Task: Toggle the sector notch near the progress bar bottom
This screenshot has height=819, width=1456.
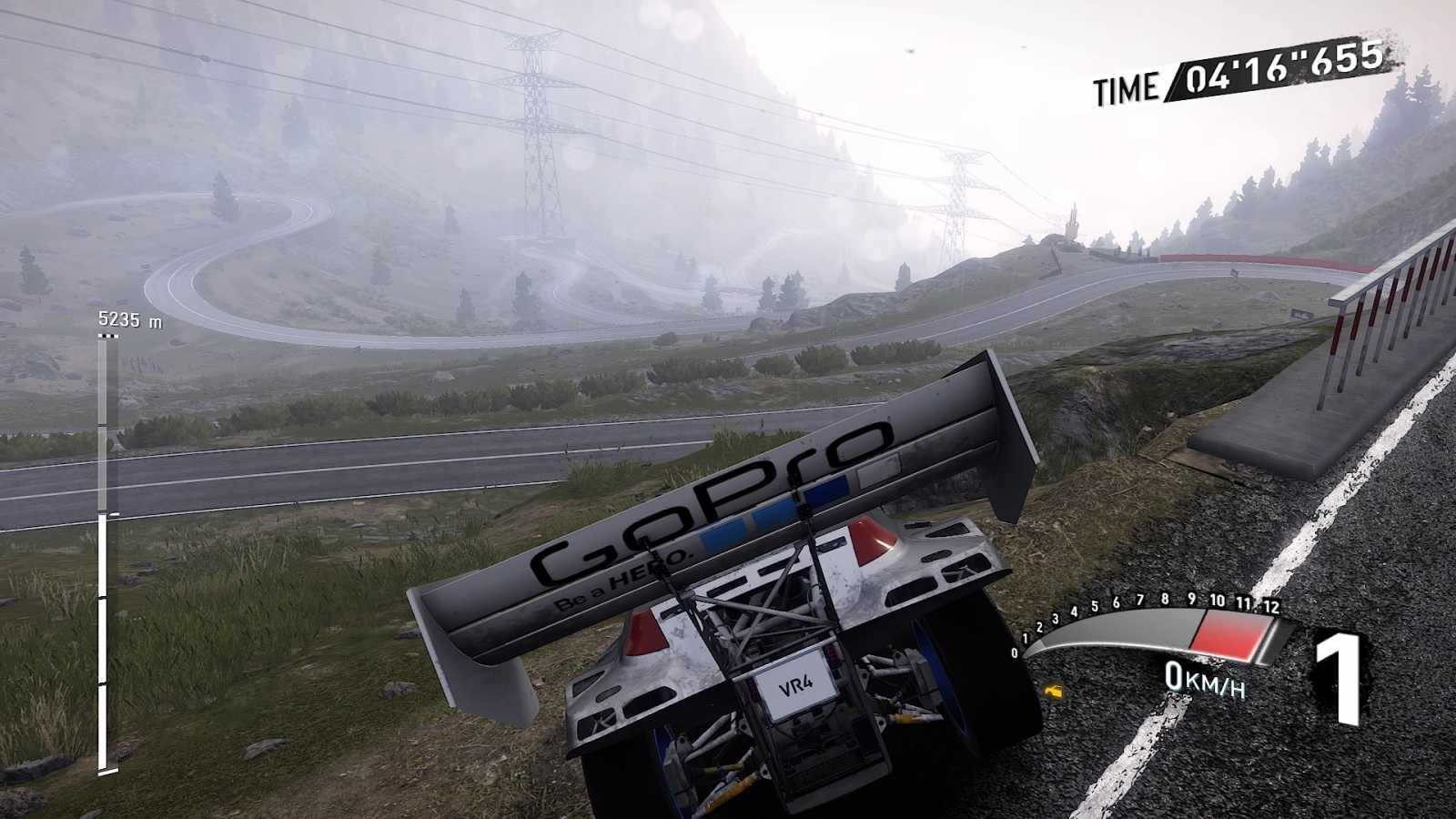Action: 106,684
